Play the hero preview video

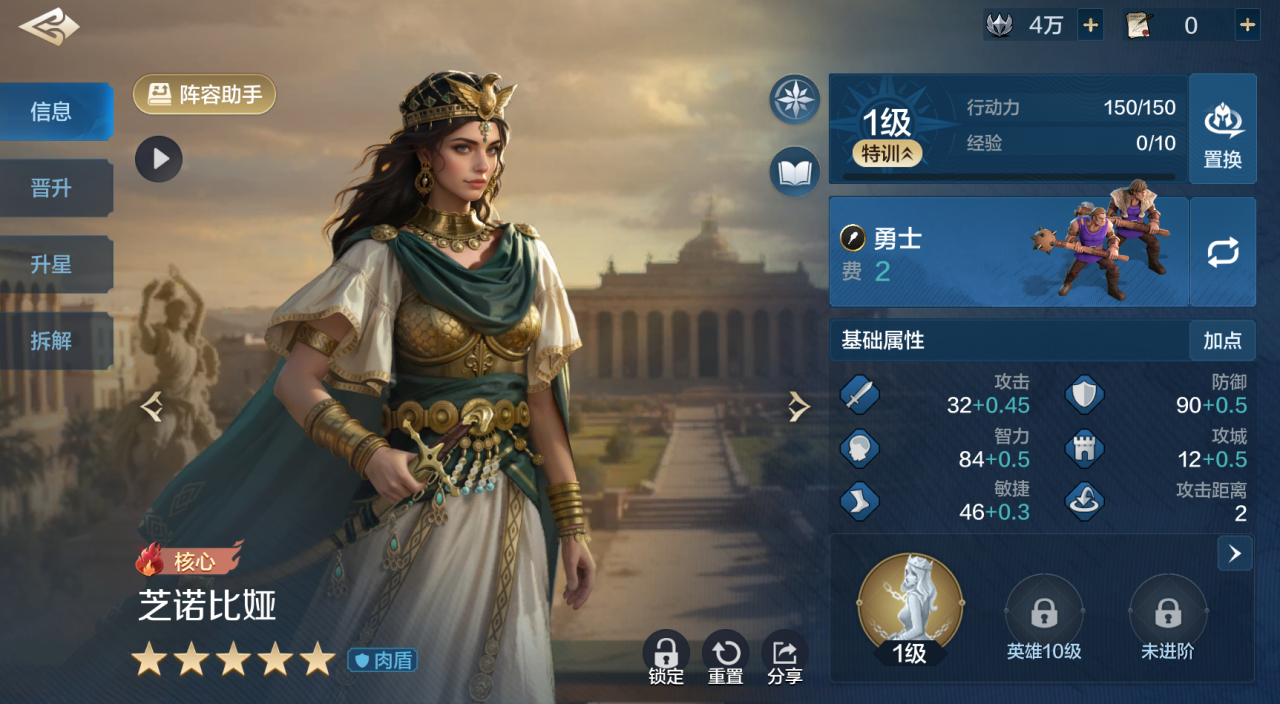tap(159, 159)
